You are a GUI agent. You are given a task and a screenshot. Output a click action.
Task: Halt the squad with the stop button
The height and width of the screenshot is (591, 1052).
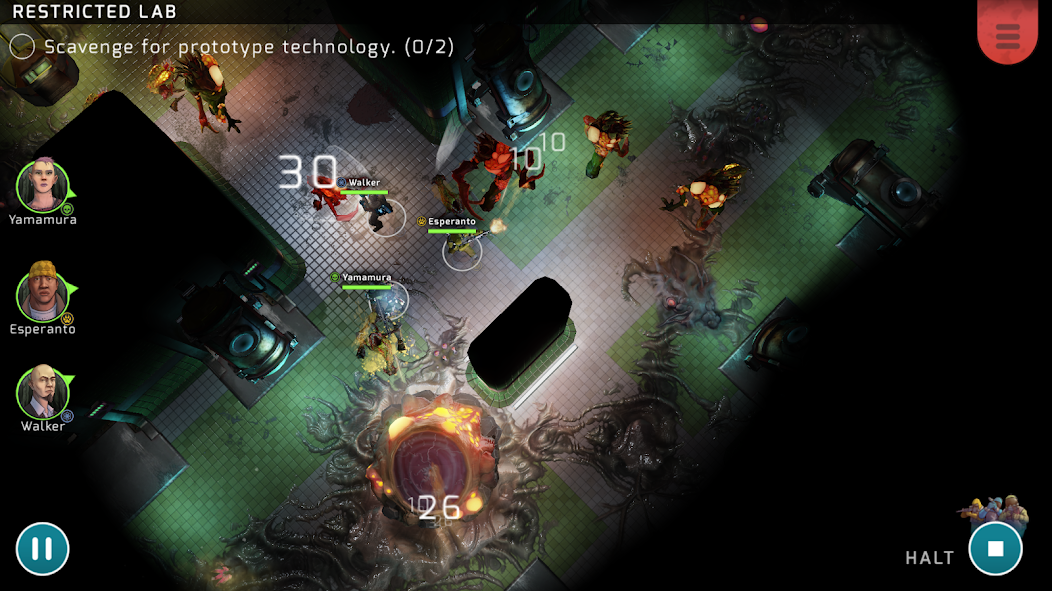995,549
